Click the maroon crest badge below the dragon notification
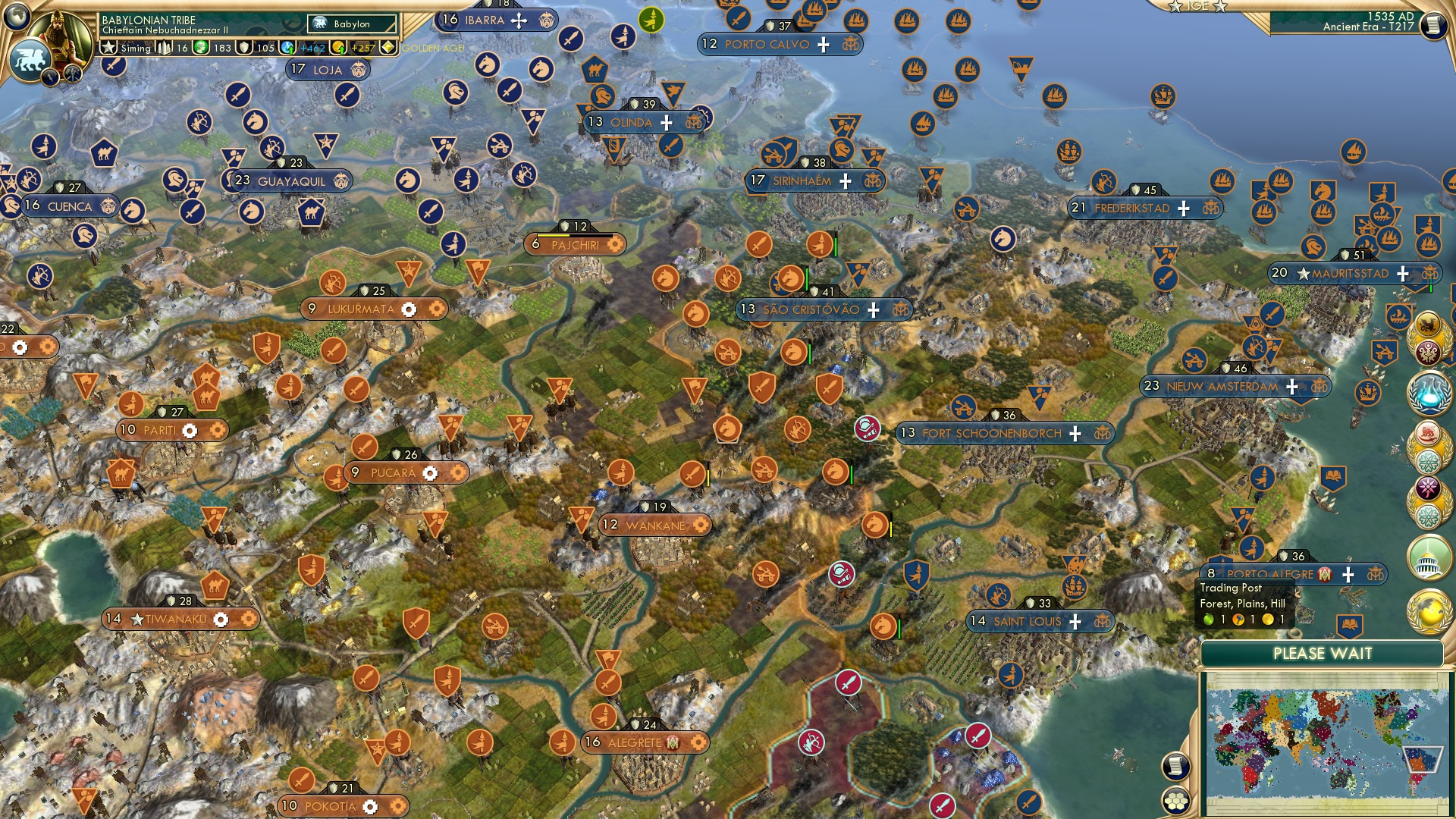Screen dimensions: 1456x819 click(1427, 352)
